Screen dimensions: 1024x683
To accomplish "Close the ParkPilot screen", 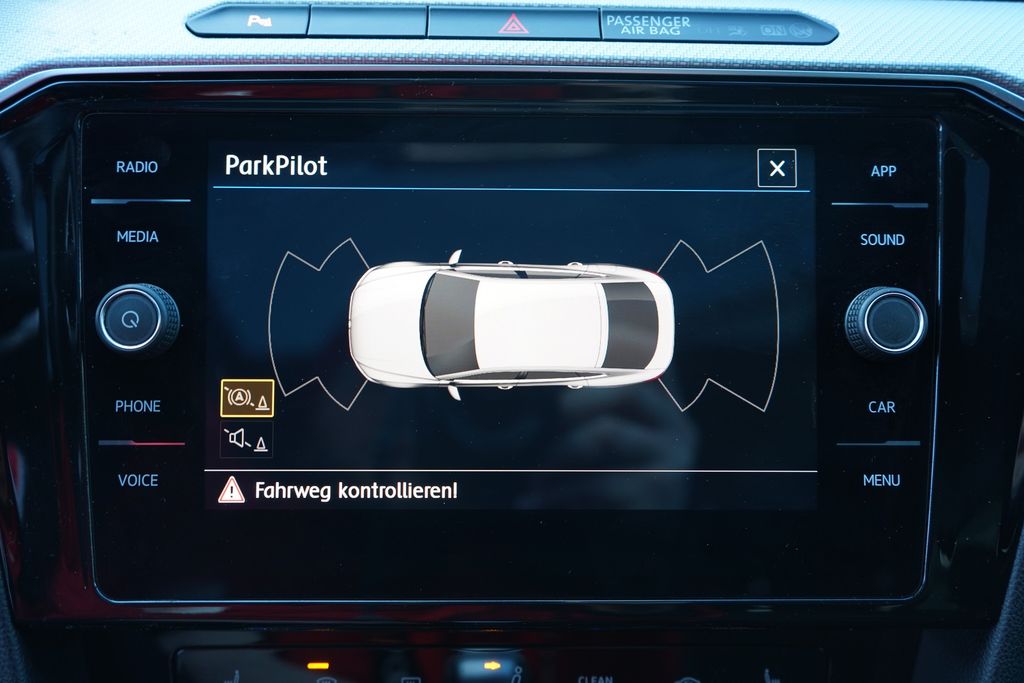I will pos(777,168).
